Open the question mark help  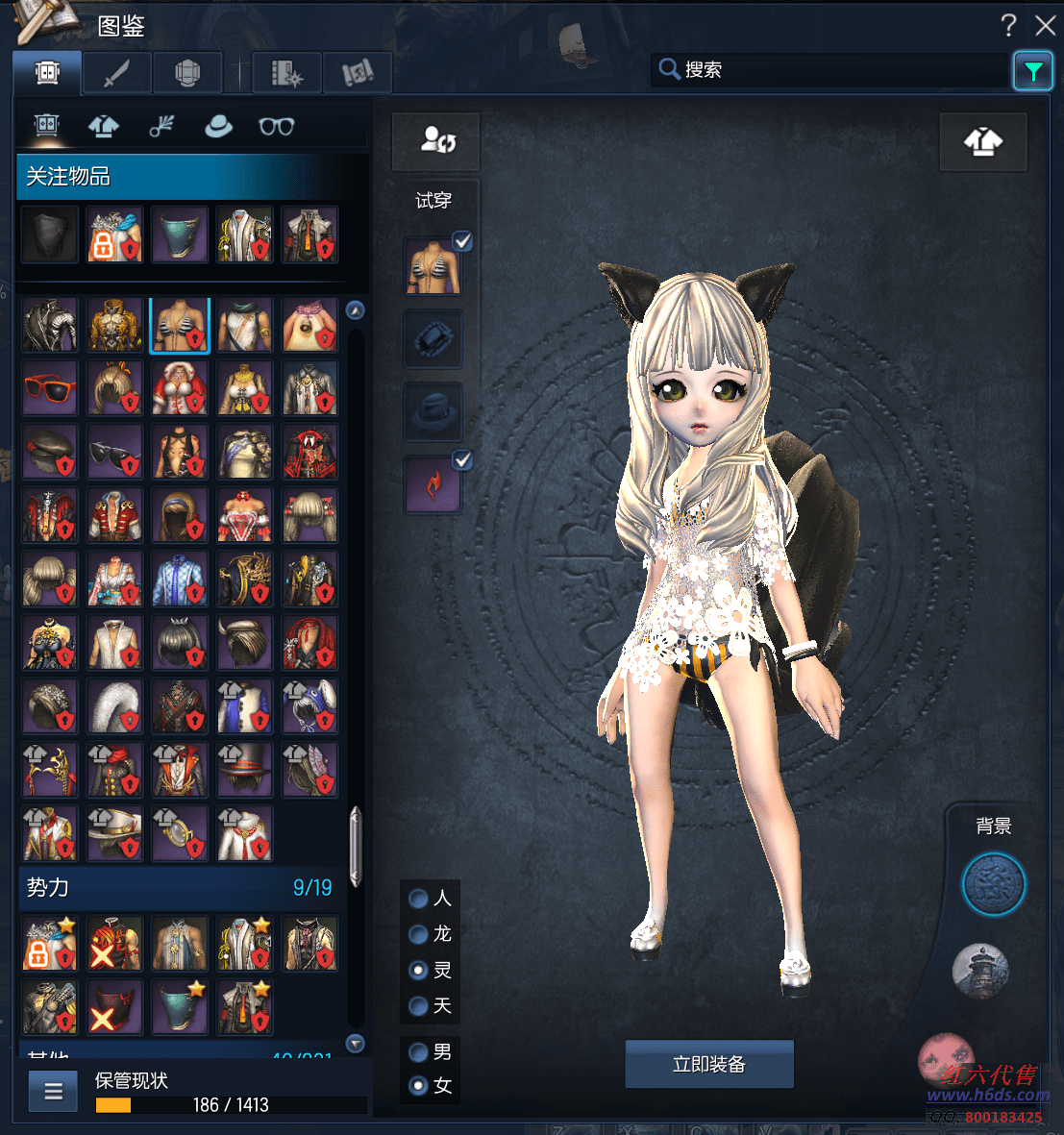(1008, 25)
